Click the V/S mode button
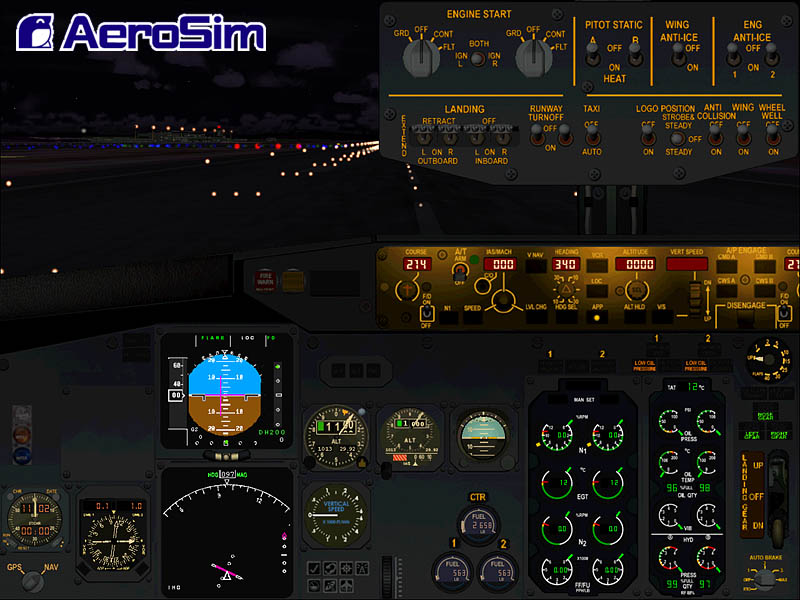The image size is (800, 600). (663, 317)
